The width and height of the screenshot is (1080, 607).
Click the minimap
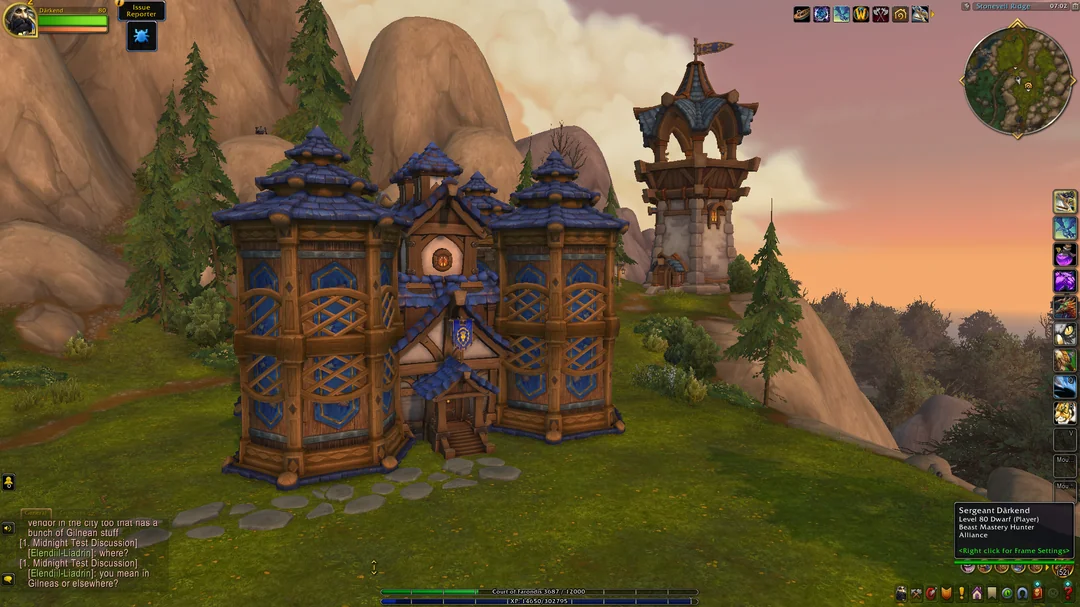[x=1018, y=81]
